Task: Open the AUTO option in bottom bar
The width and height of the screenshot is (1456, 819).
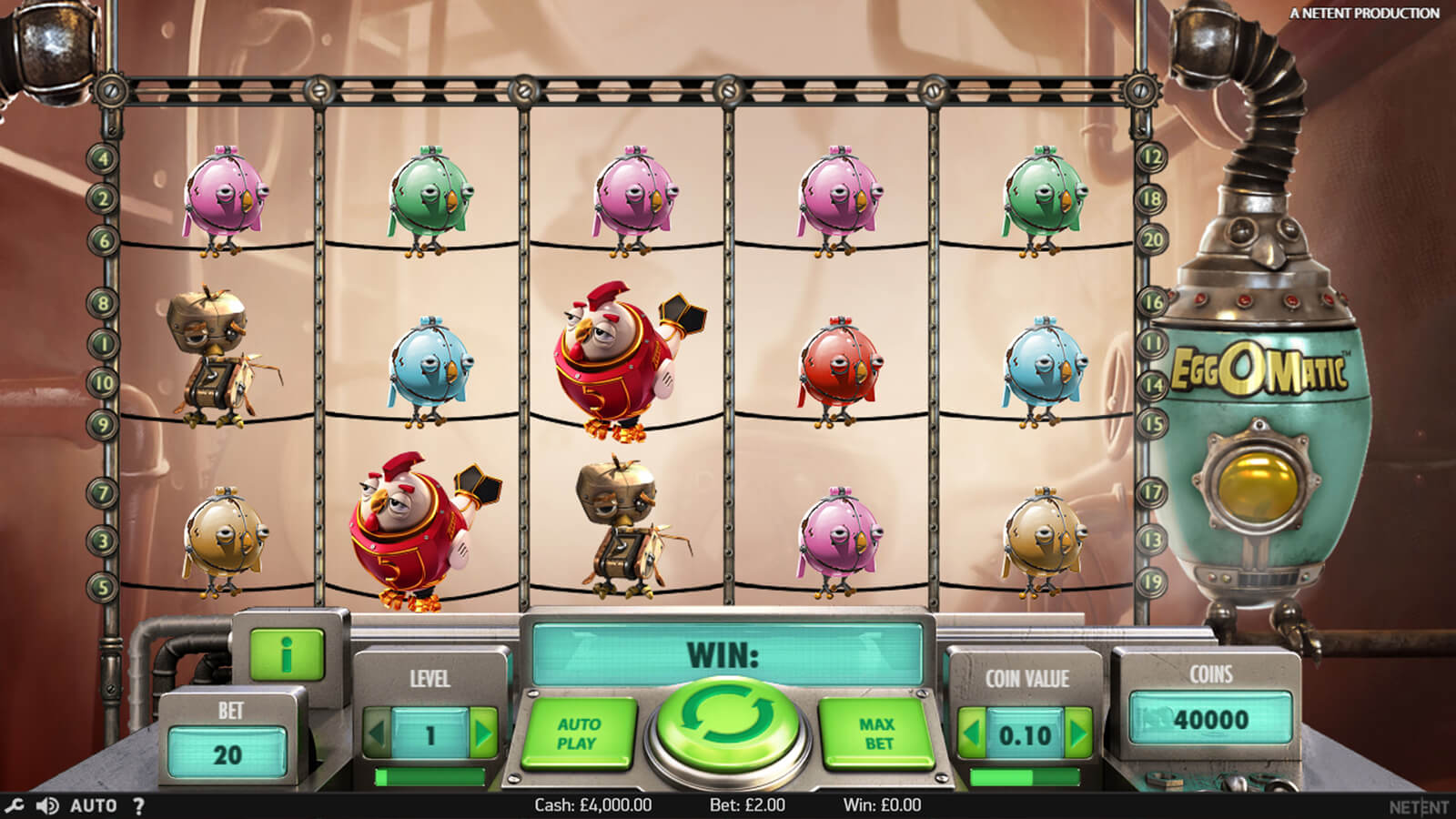Action: coord(93,805)
